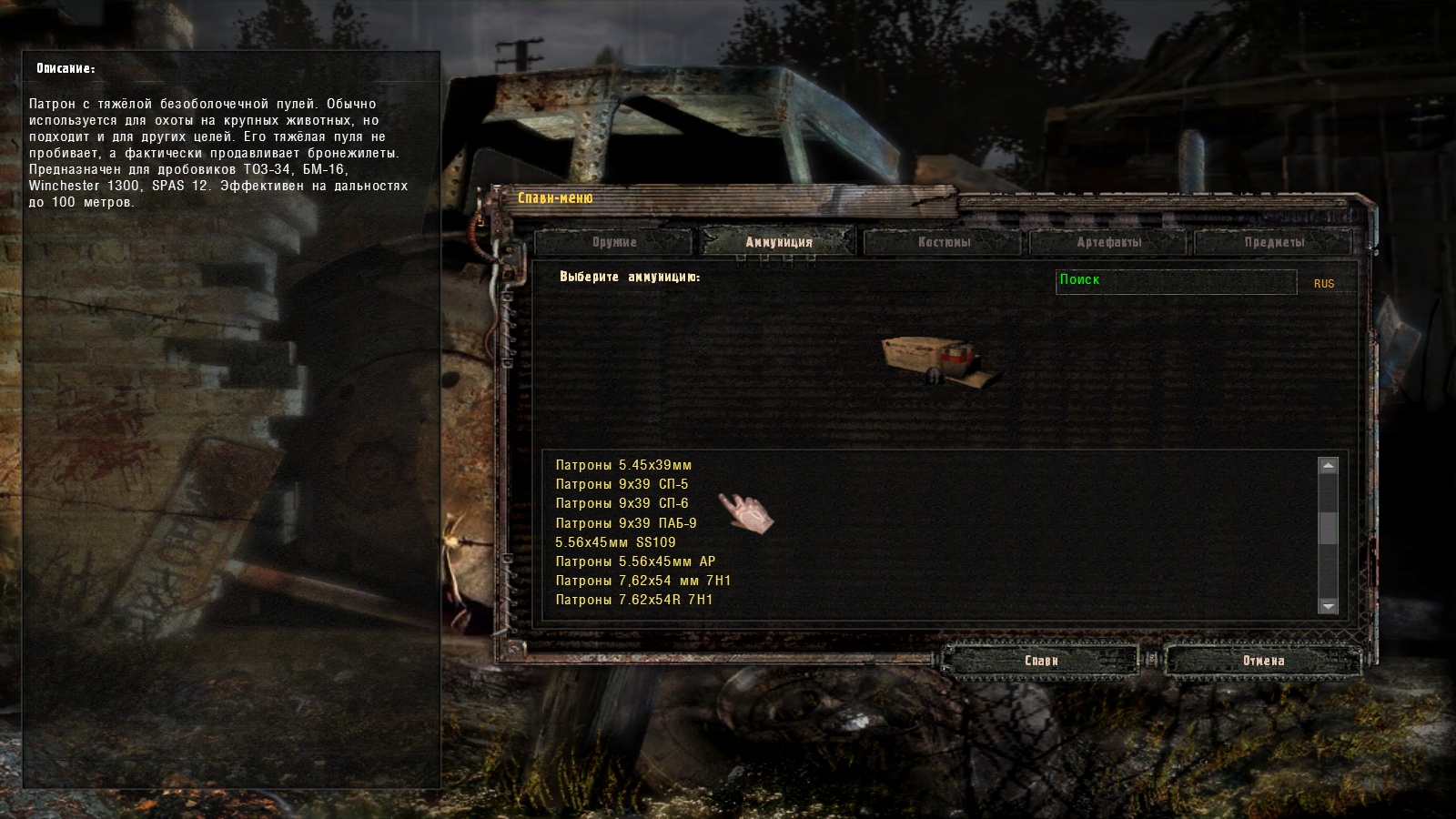Choose Патроны 9x39 СП-5 row

(622, 484)
